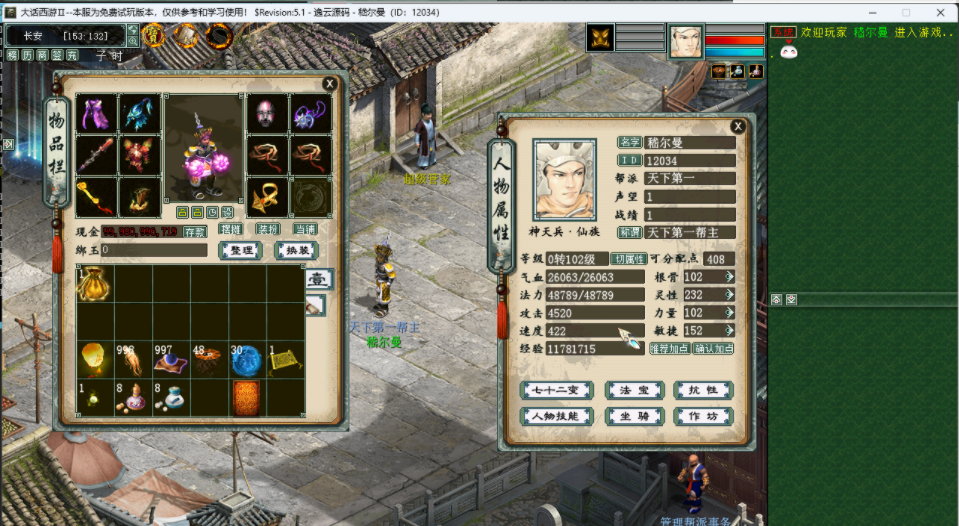Close the inventory (物品栏) panel
Image resolution: width=959 pixels, height=526 pixels.
tap(330, 84)
